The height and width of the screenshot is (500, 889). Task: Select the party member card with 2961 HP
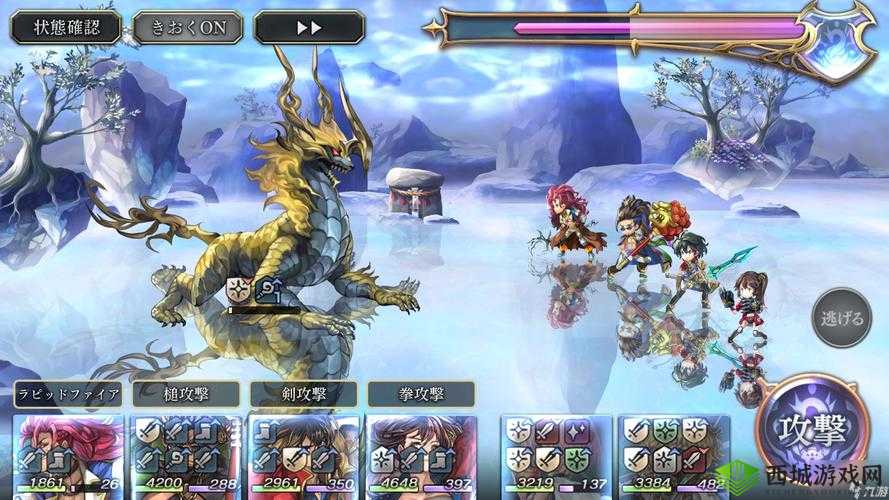coord(302,455)
